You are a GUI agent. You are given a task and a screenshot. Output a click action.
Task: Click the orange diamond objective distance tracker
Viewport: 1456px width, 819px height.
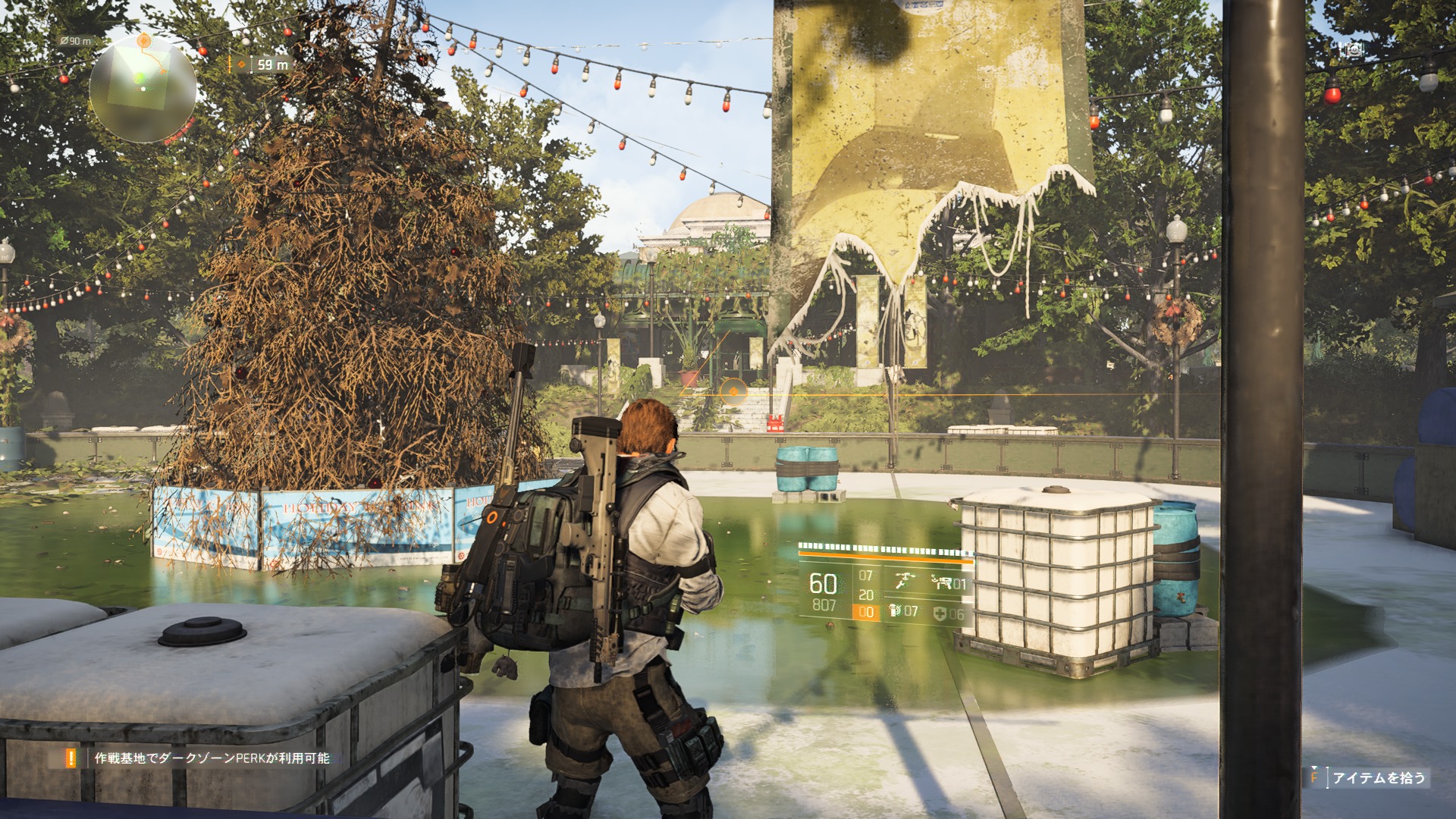[x=243, y=64]
